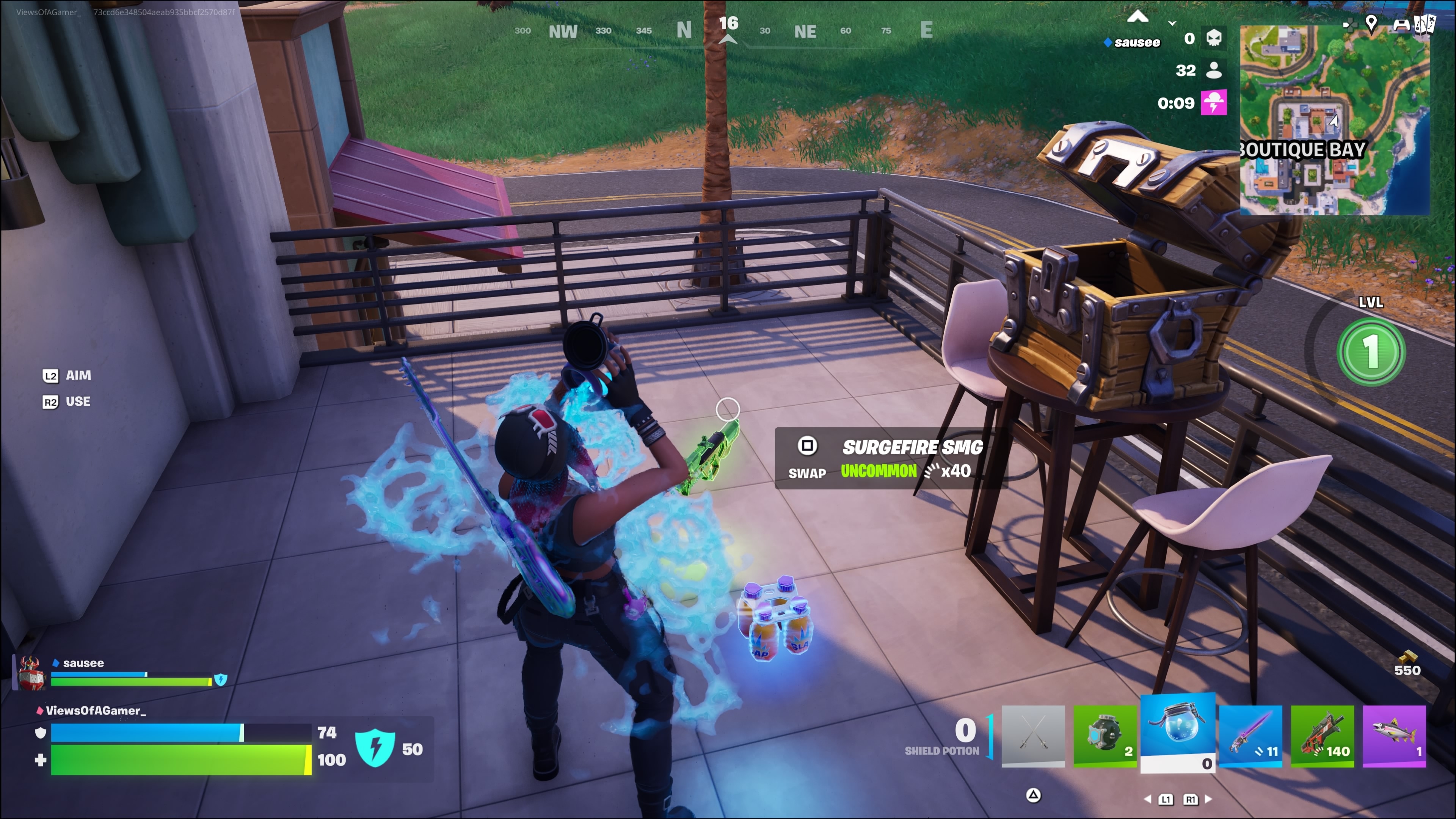The width and height of the screenshot is (1456, 819).
Task: Open the Boutique Bay minimap
Action: 1335,120
